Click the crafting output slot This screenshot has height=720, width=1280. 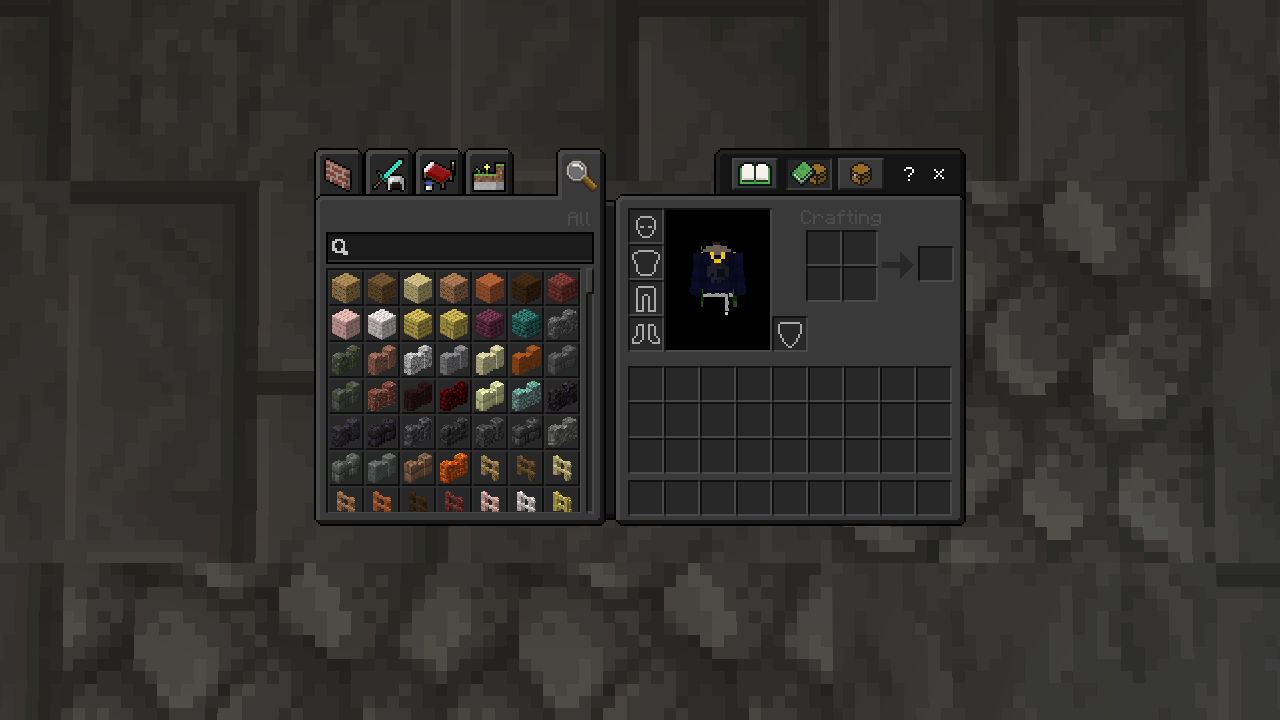coord(935,264)
